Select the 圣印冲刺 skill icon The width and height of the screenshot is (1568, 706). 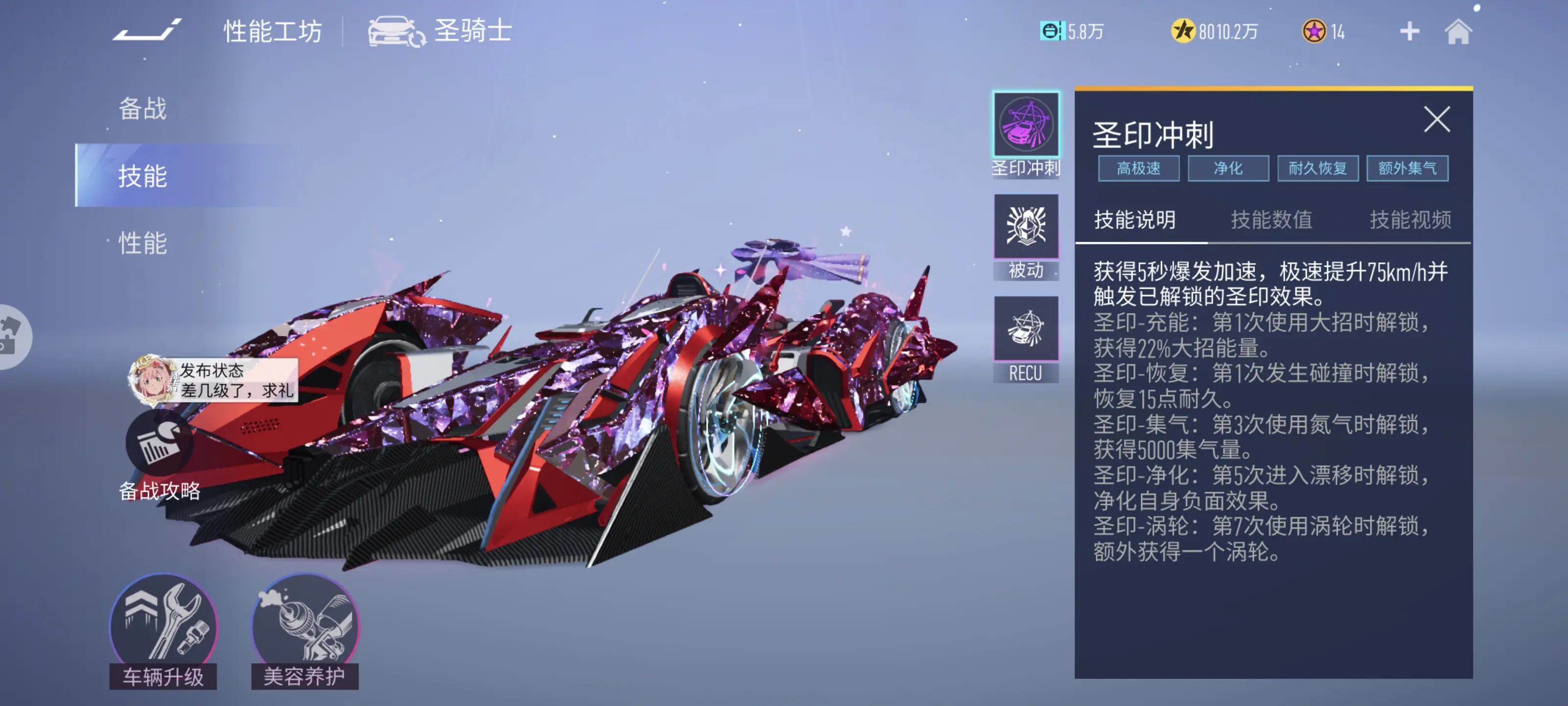(x=1026, y=122)
